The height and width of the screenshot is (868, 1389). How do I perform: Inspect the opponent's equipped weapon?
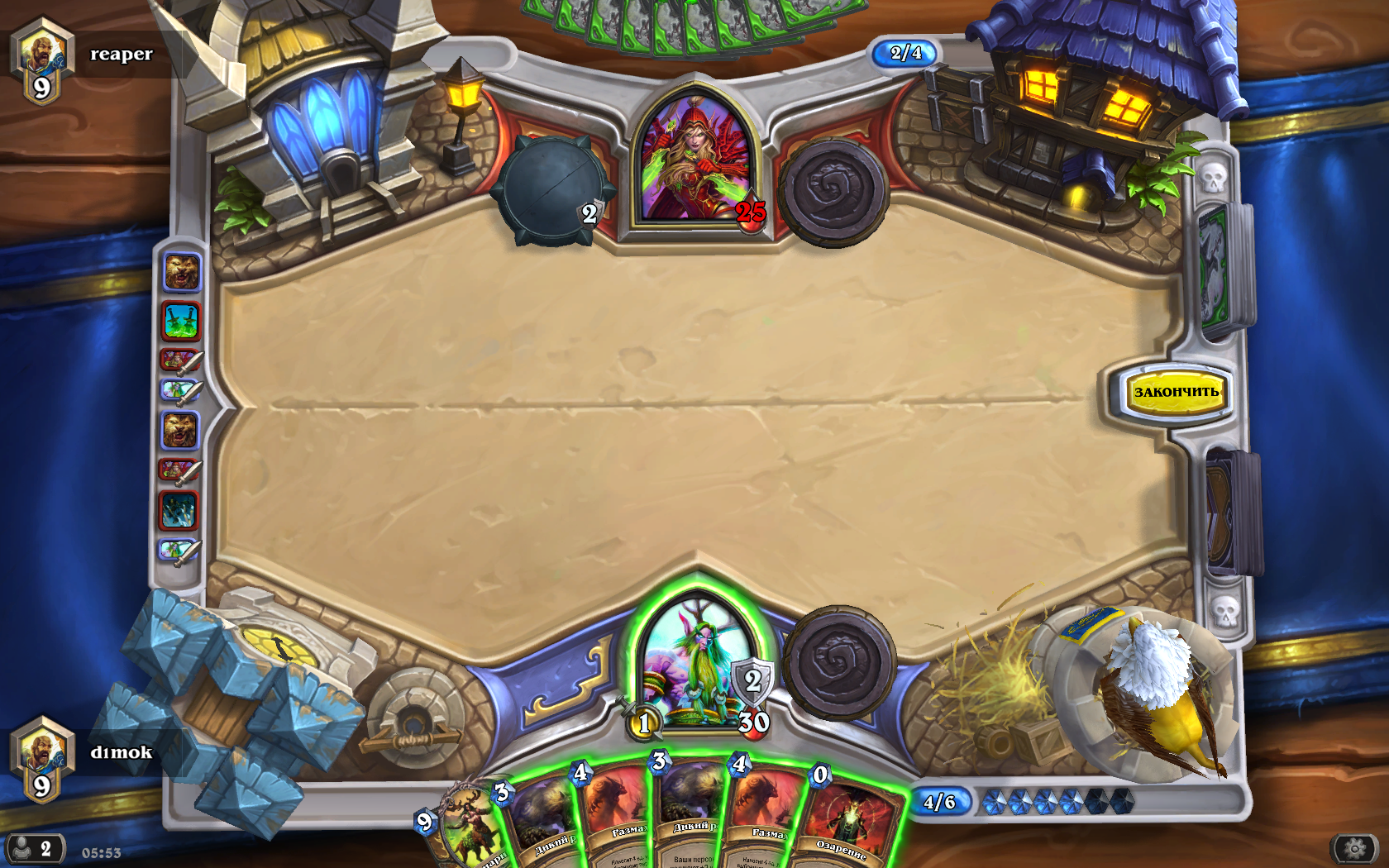(552, 188)
